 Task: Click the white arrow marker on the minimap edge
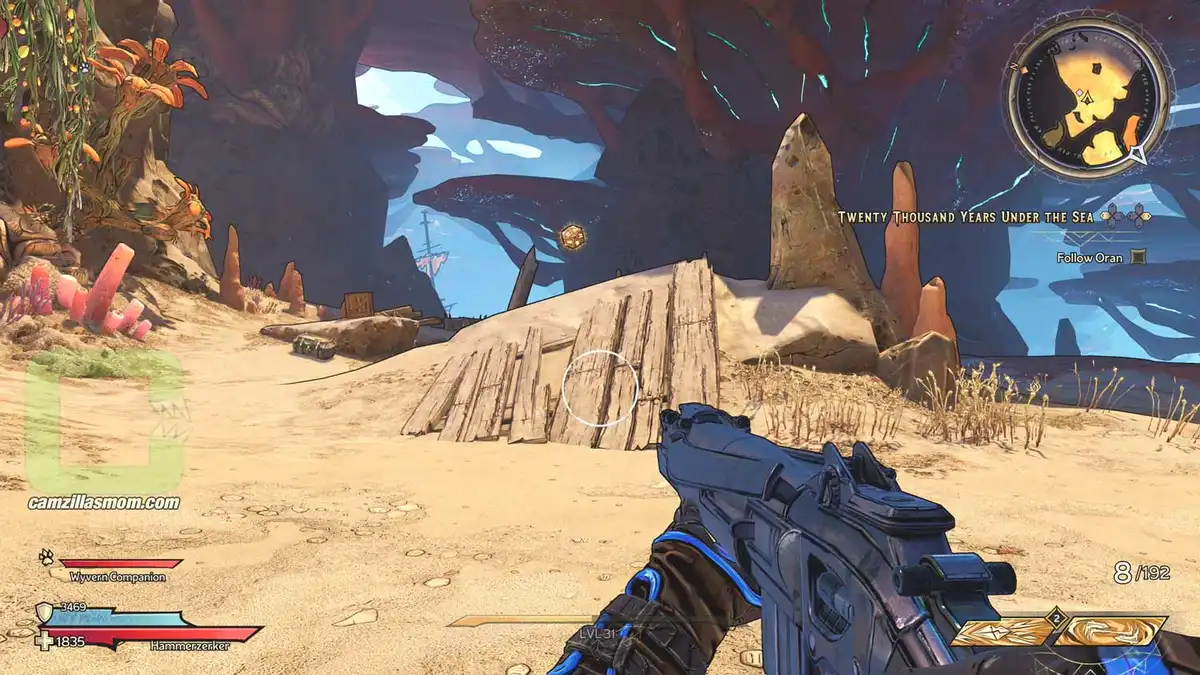[1137, 154]
